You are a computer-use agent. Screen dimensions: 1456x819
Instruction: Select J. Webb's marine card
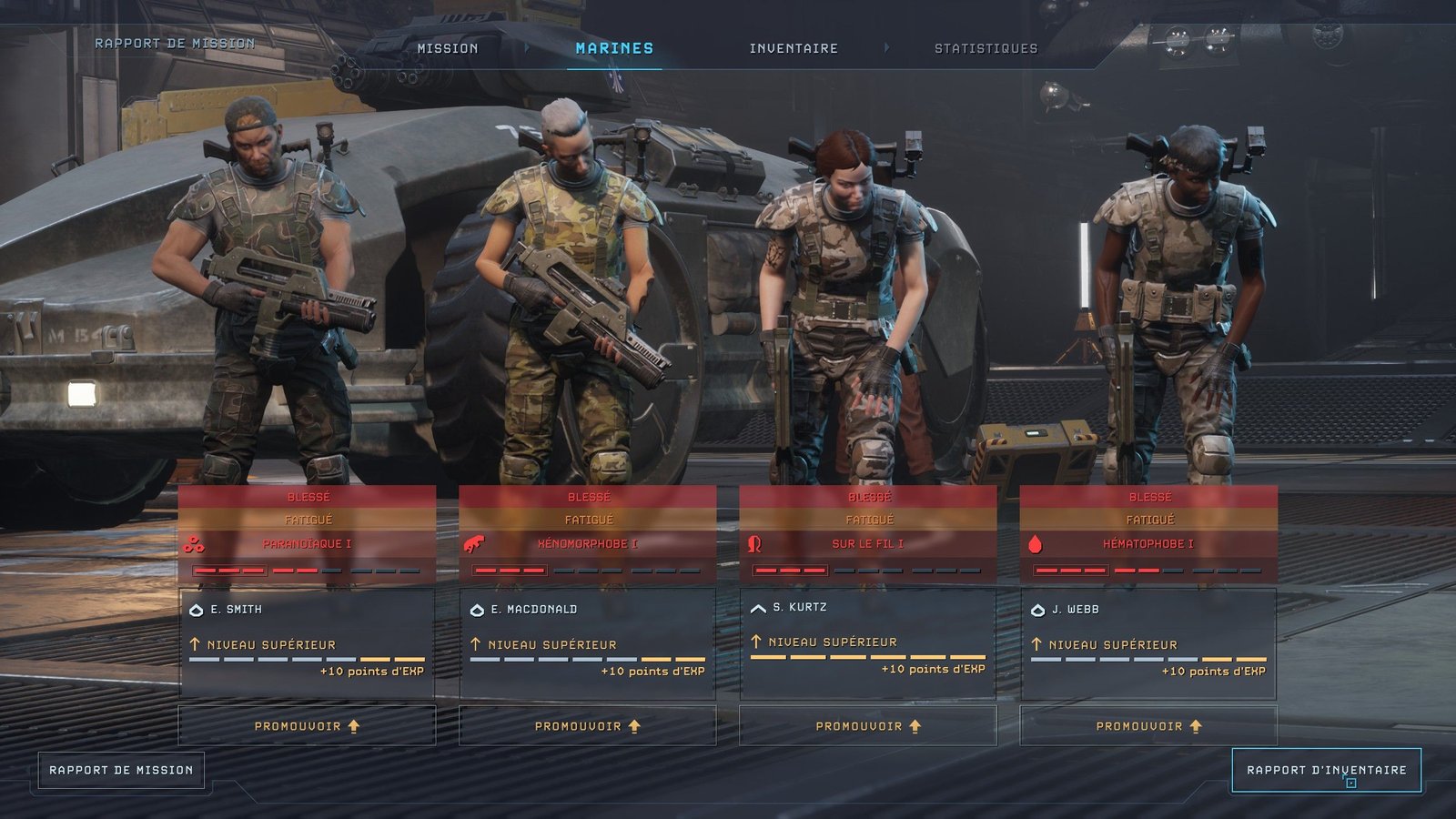1148,642
